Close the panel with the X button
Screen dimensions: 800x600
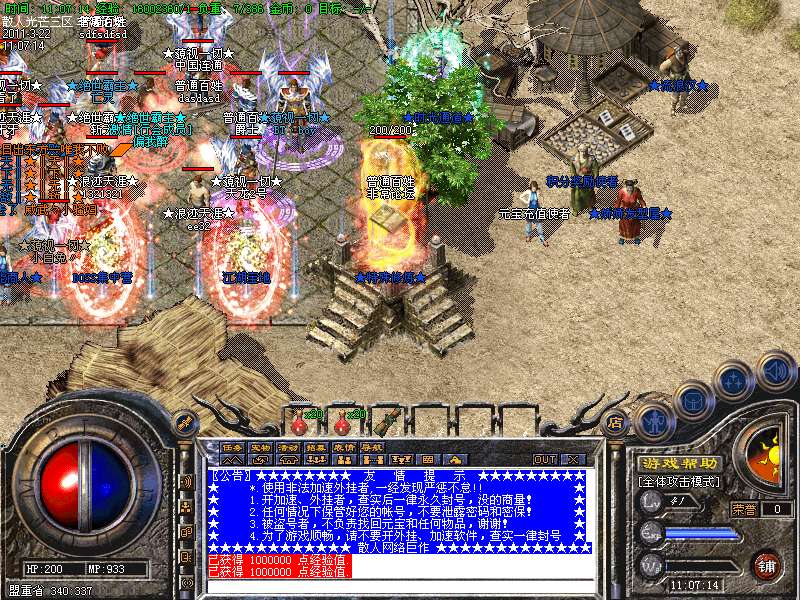573,459
